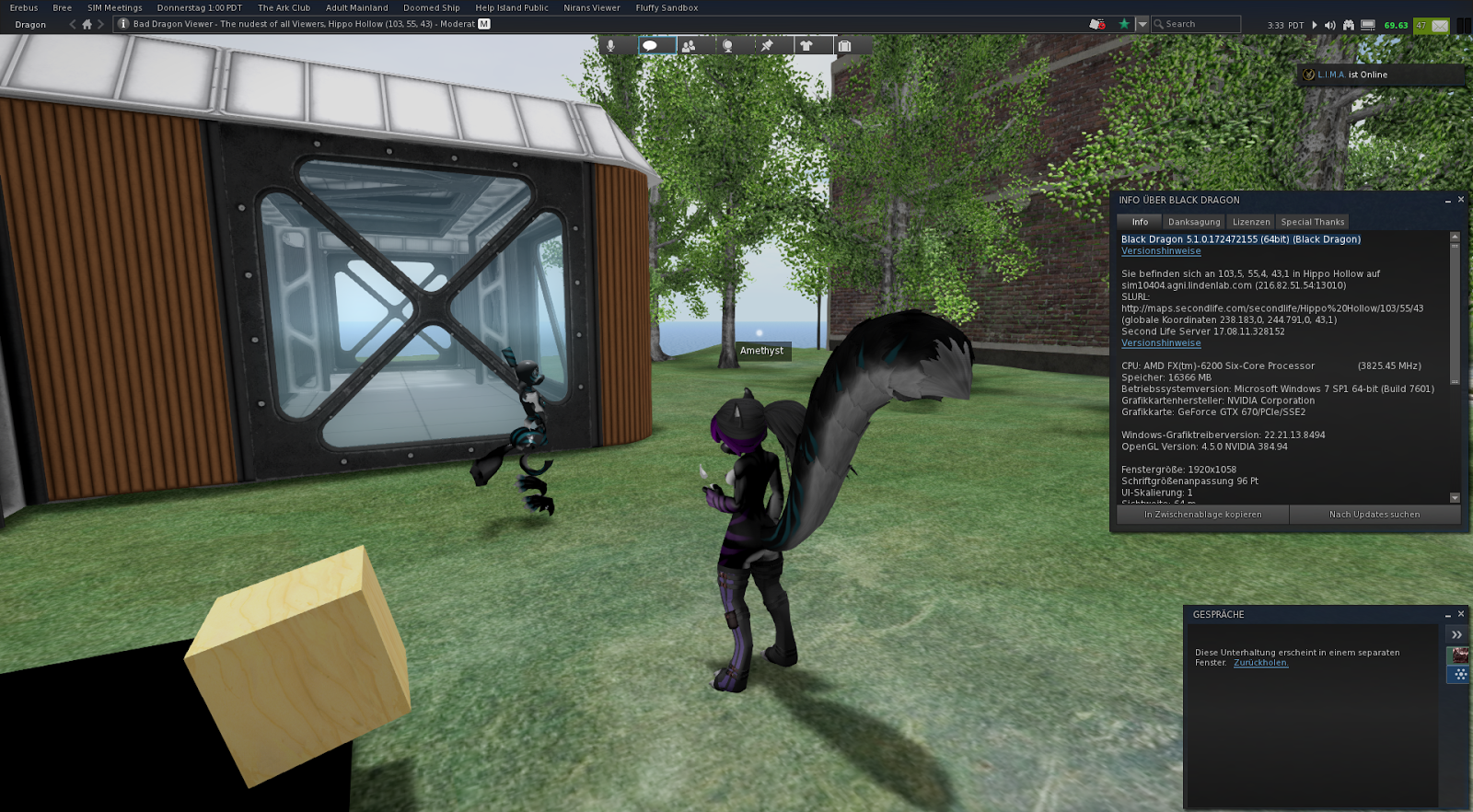Pause media streams with the pause icon

[x=1315, y=25]
